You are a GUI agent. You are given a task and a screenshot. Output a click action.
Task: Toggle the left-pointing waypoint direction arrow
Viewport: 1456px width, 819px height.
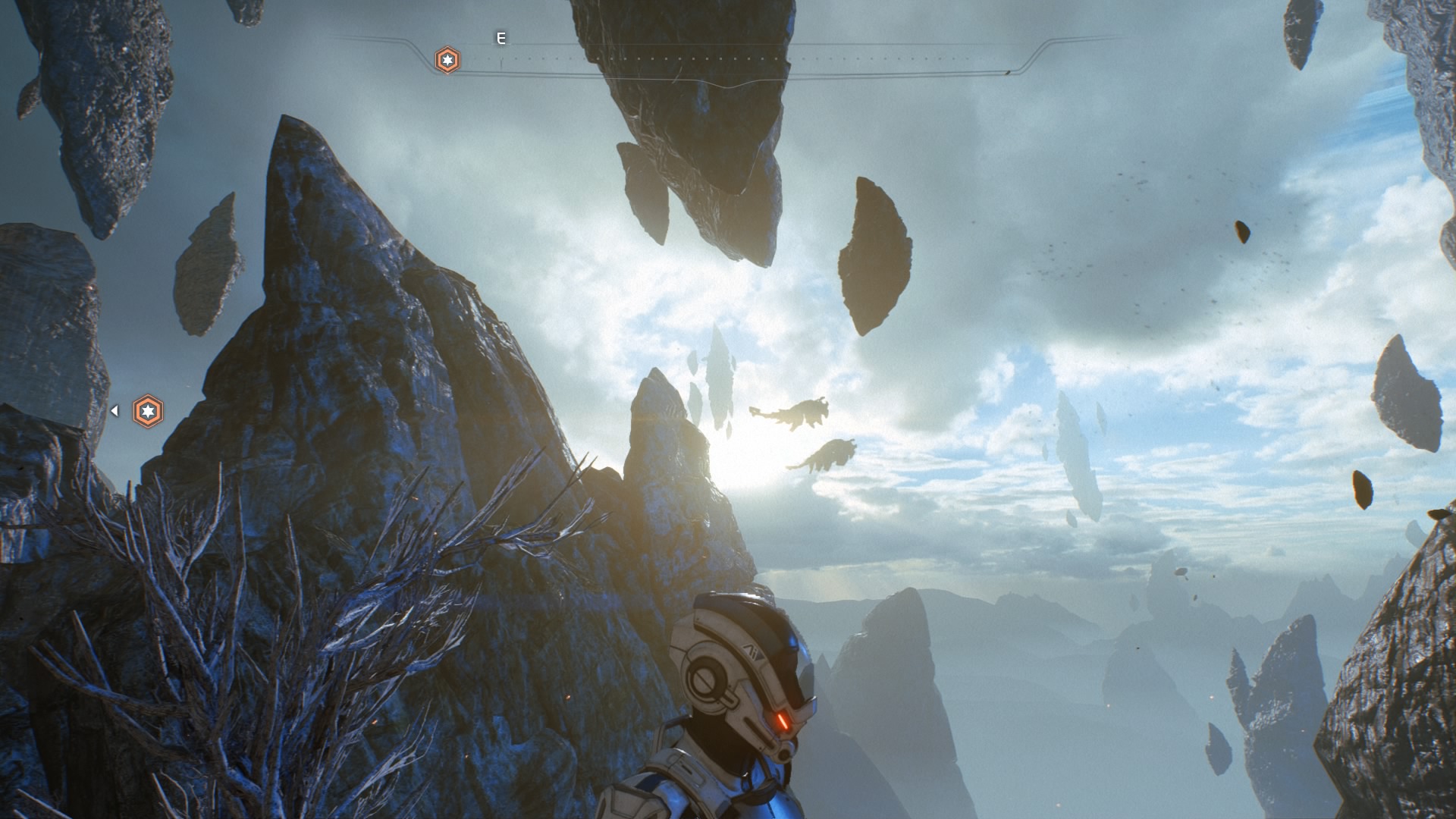(x=115, y=409)
